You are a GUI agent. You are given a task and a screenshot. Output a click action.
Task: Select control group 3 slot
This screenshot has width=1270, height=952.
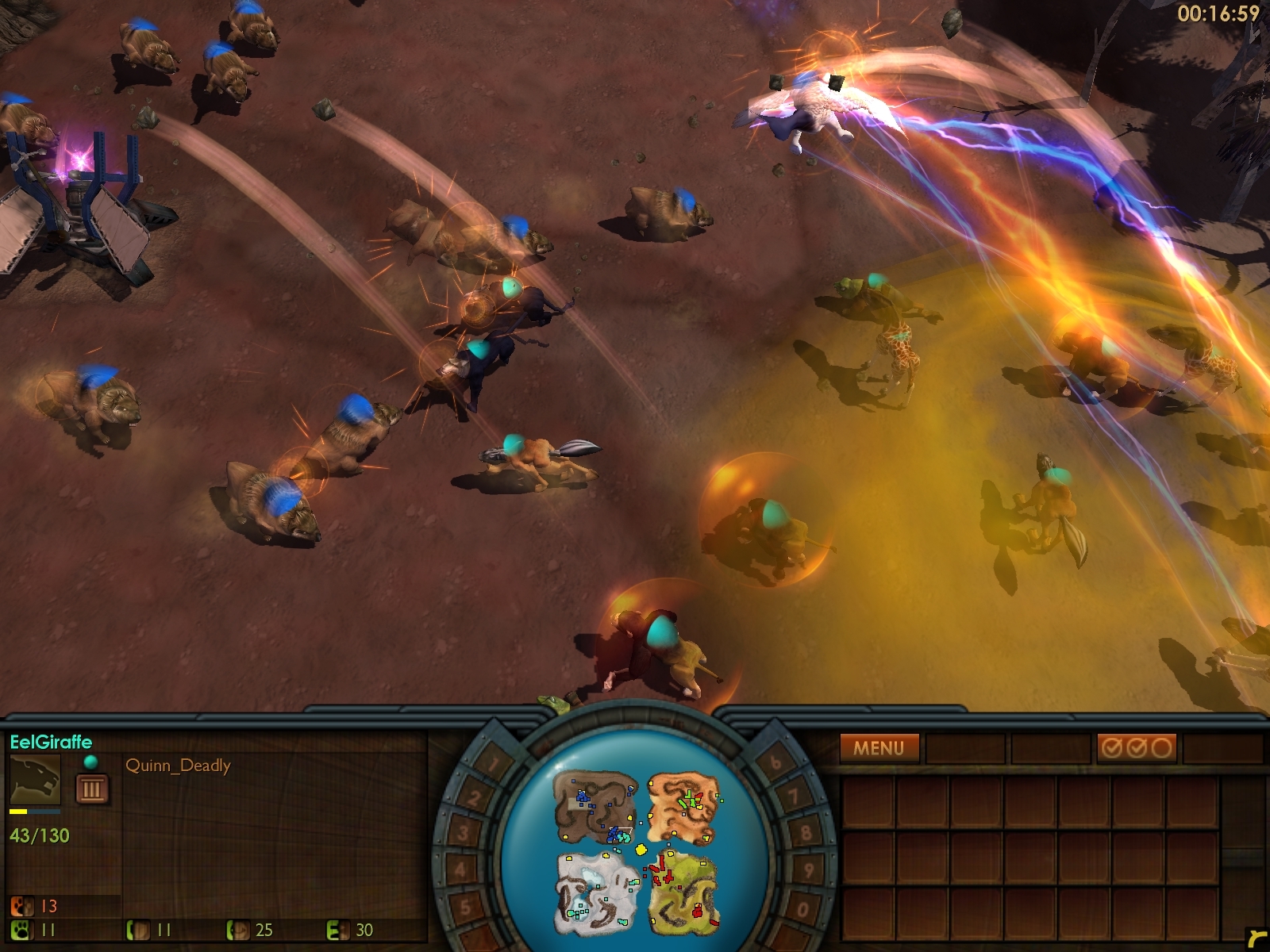[464, 832]
